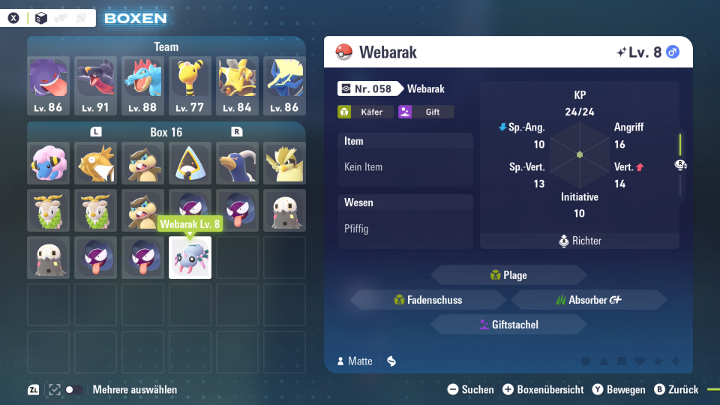Select the Mareep in Box 16
Image resolution: width=720 pixels, height=405 pixels.
[48, 163]
